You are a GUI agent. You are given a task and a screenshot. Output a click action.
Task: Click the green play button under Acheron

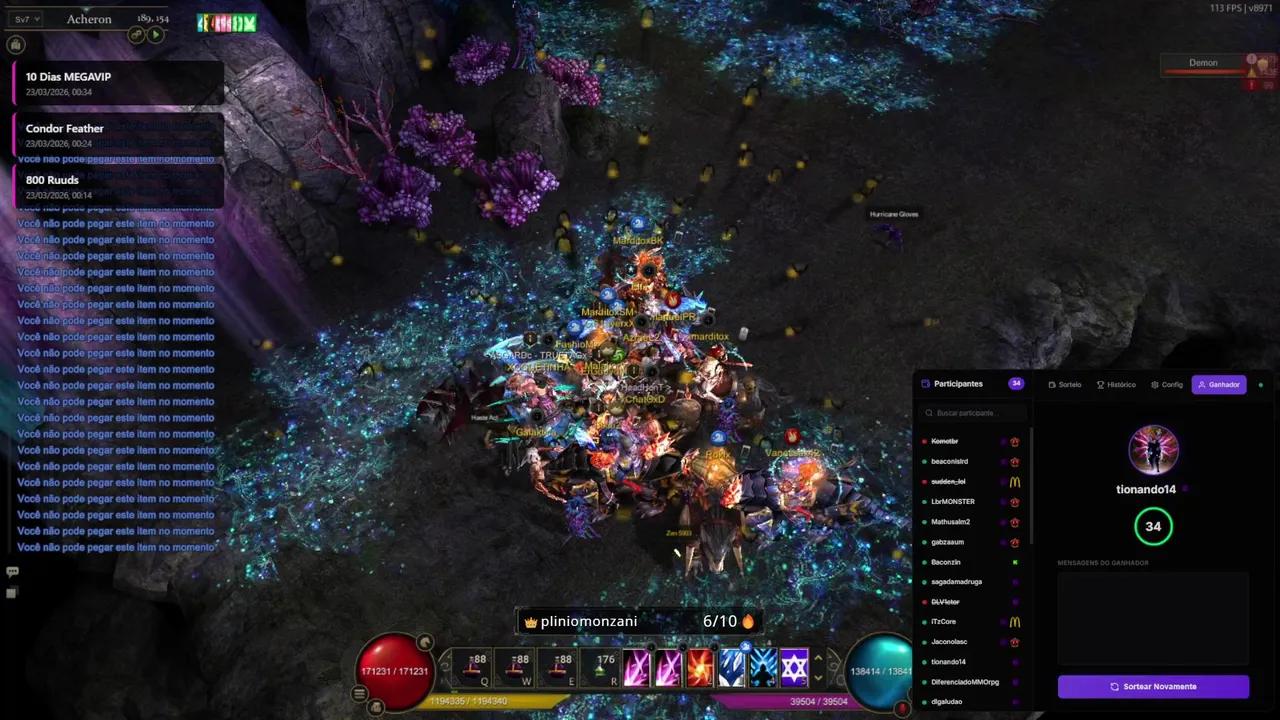coord(156,35)
